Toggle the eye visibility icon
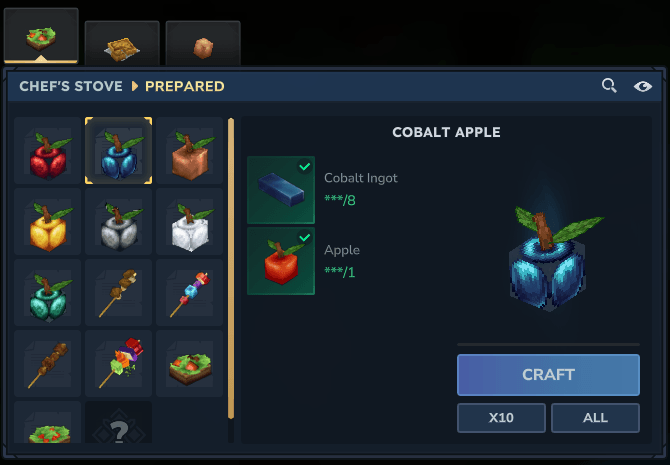670x465 pixels. [643, 86]
